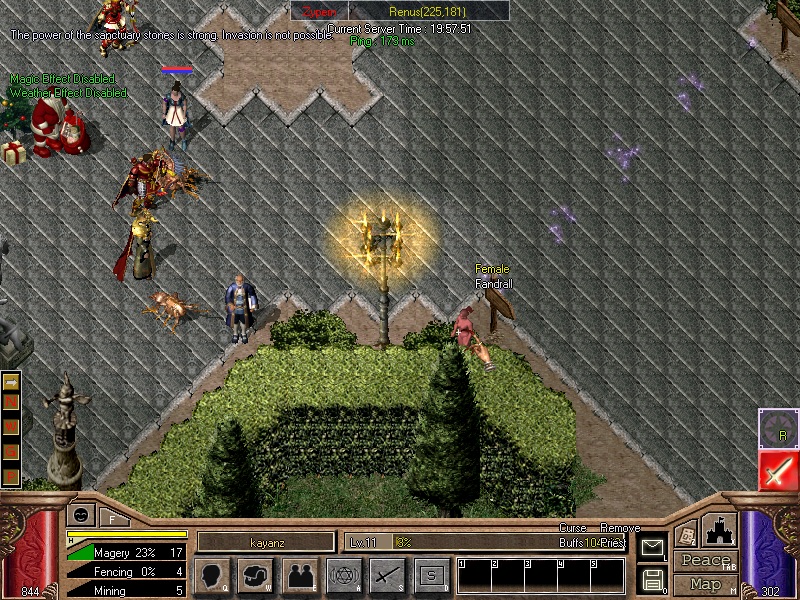The height and width of the screenshot is (600, 800).
Task: Select the F tab
Action: click(x=112, y=518)
